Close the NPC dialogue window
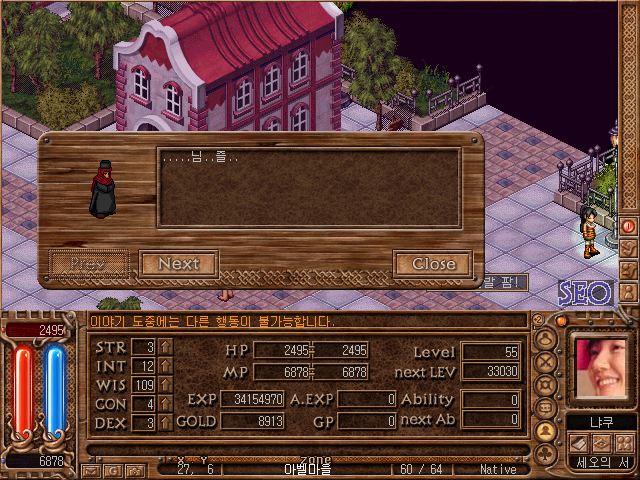This screenshot has height=480, width=640. point(433,264)
